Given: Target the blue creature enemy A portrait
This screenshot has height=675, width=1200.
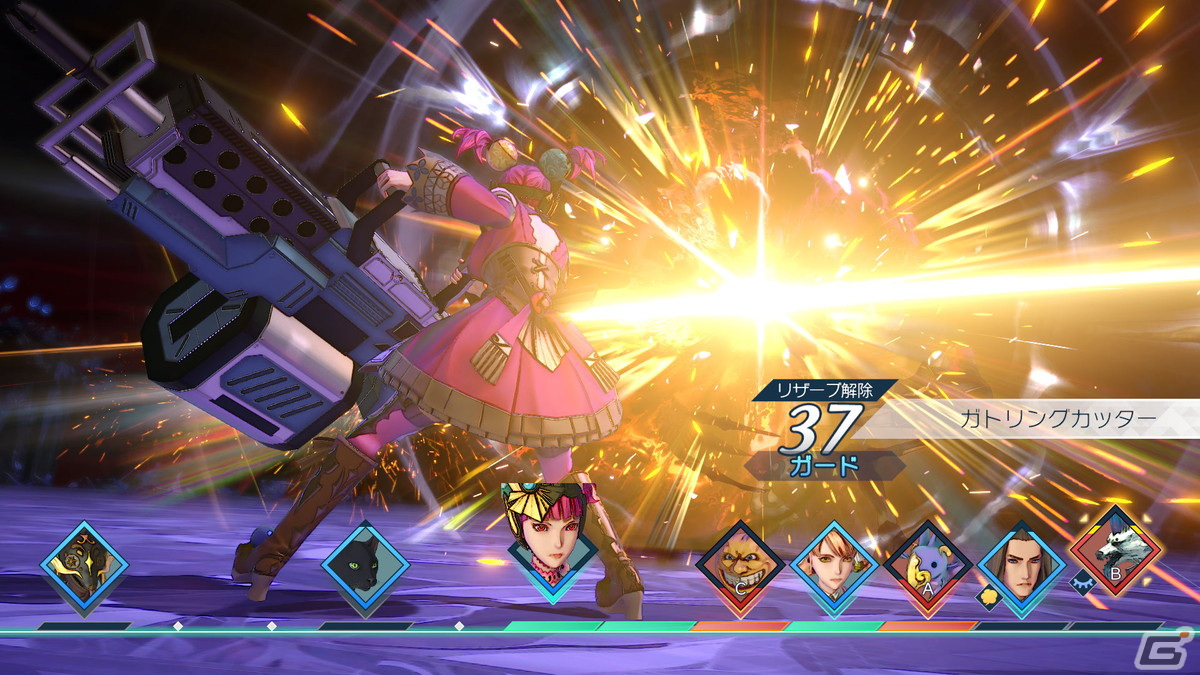Looking at the screenshot, I should tap(927, 566).
